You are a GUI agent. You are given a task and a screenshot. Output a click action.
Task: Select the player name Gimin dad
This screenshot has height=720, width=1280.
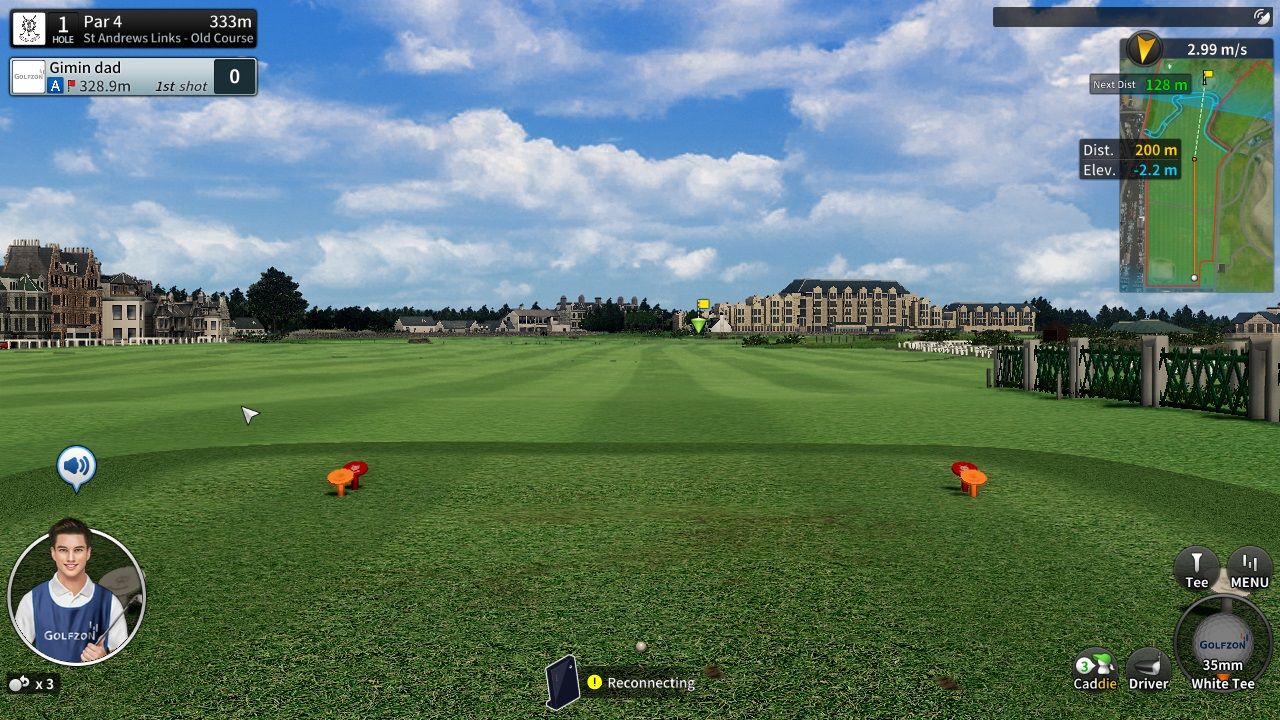pos(88,68)
